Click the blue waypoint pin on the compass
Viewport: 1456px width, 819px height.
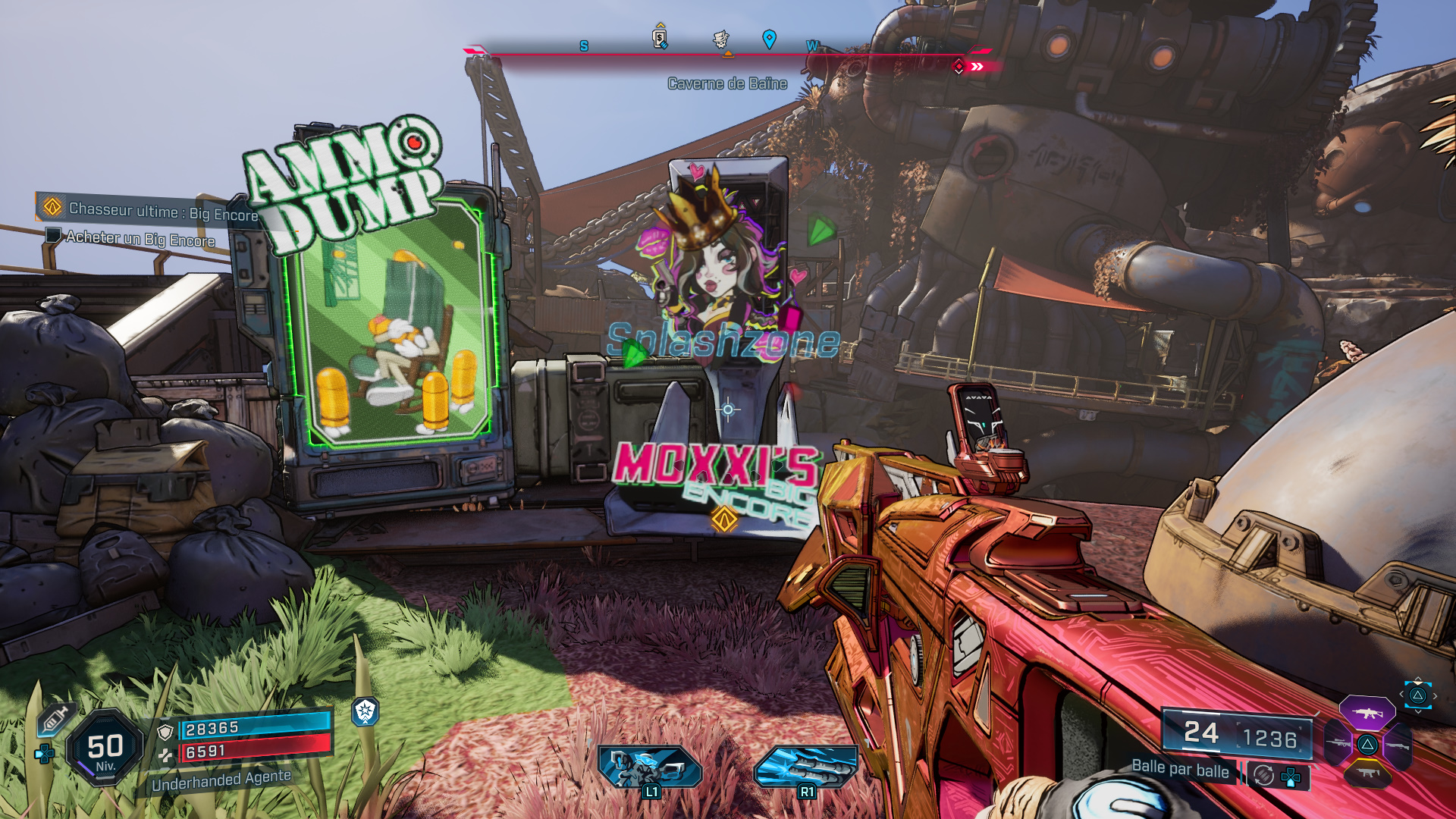click(769, 36)
